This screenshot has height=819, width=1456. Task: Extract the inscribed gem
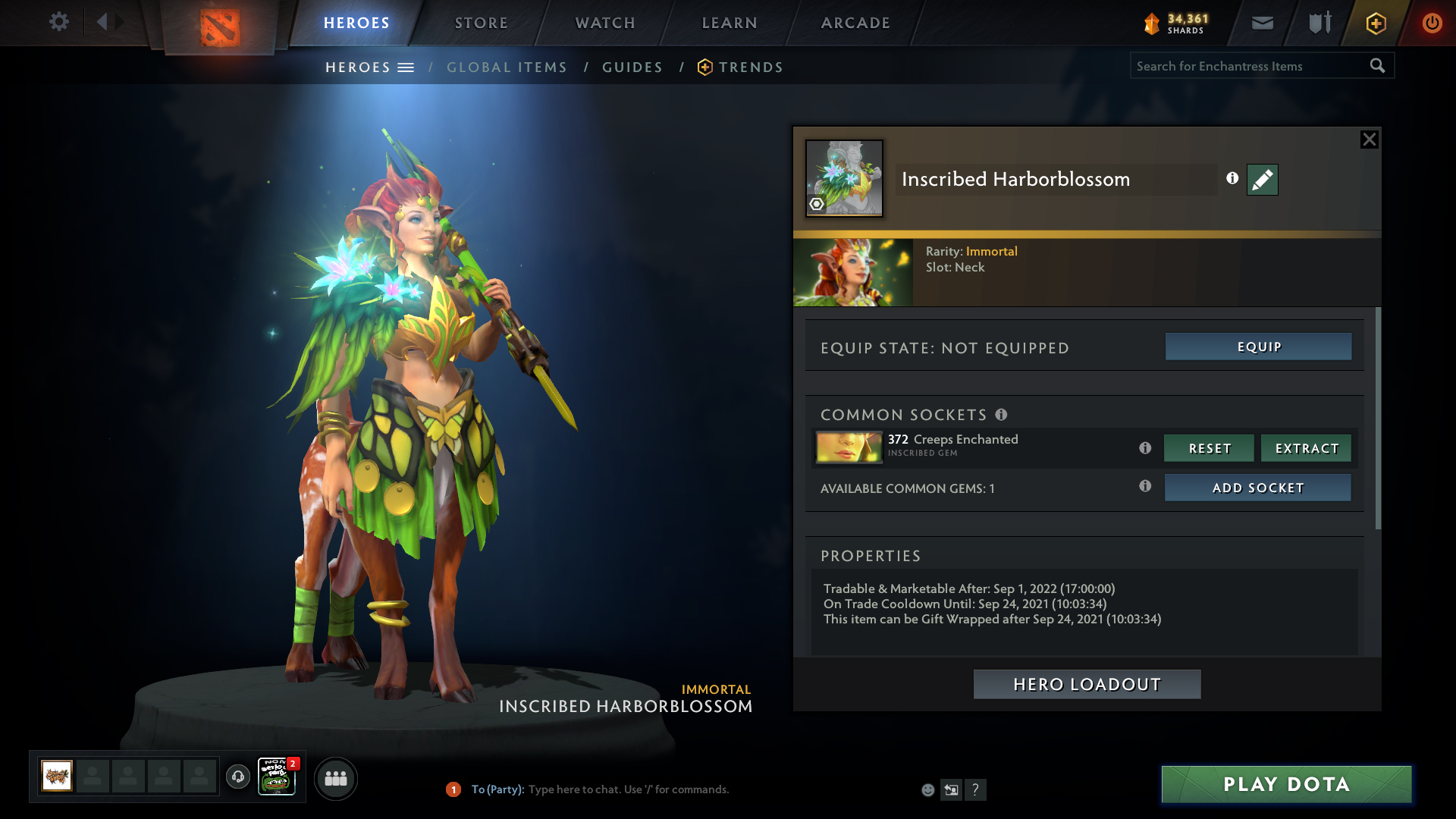(x=1306, y=448)
